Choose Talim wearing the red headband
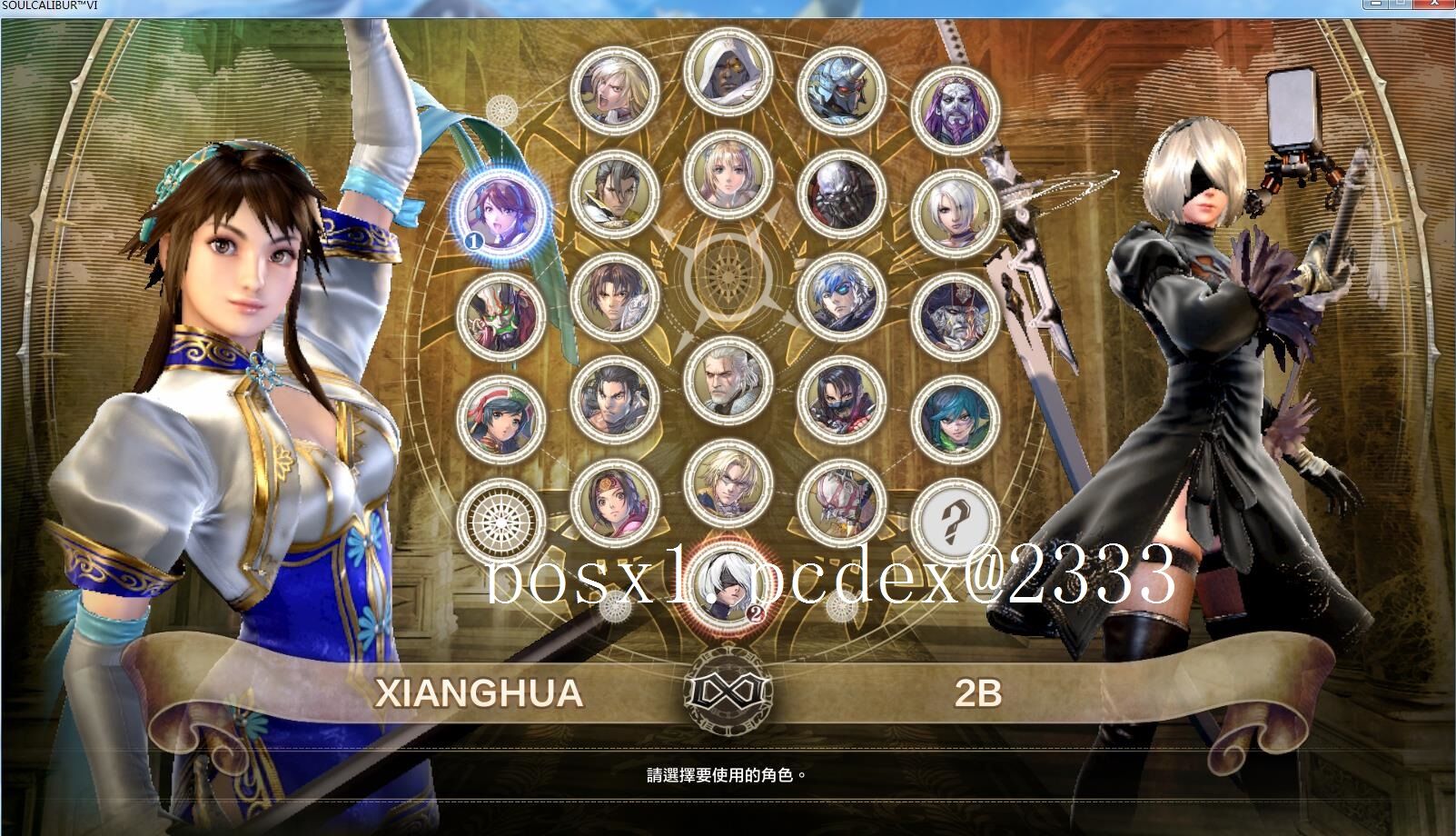This screenshot has width=1456, height=836. 500,416
